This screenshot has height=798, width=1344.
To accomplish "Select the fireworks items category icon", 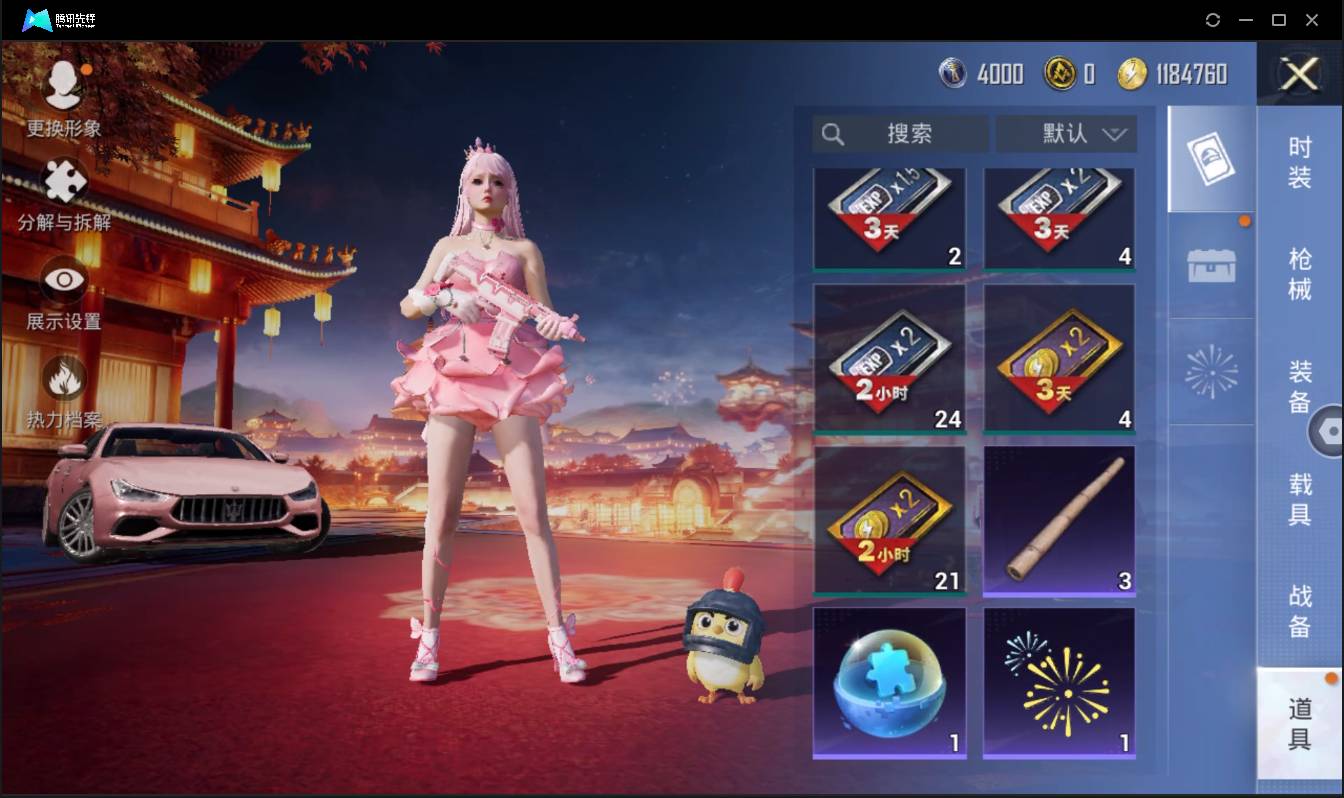I will pyautogui.click(x=1210, y=368).
